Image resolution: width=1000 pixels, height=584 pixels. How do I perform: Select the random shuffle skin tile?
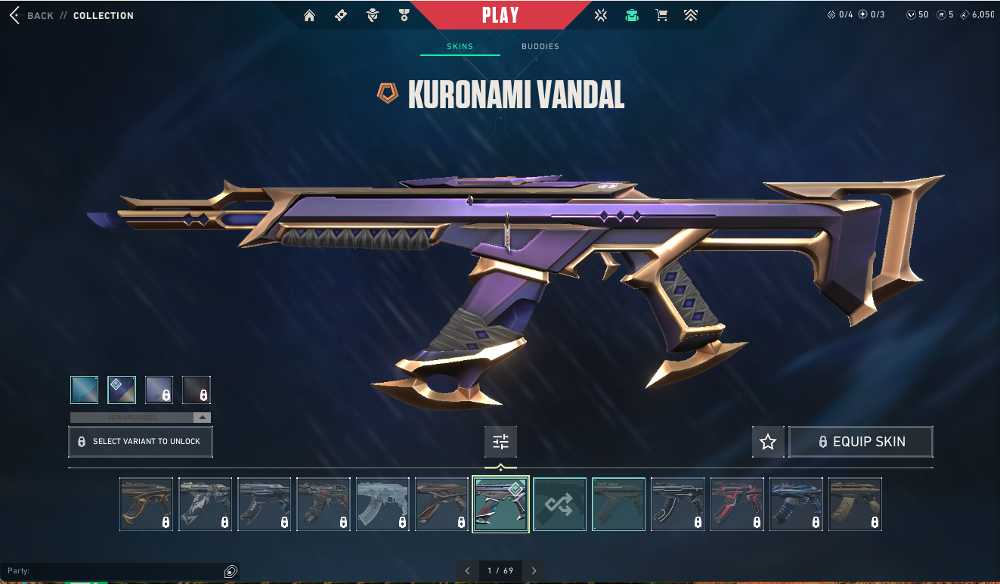click(x=560, y=504)
